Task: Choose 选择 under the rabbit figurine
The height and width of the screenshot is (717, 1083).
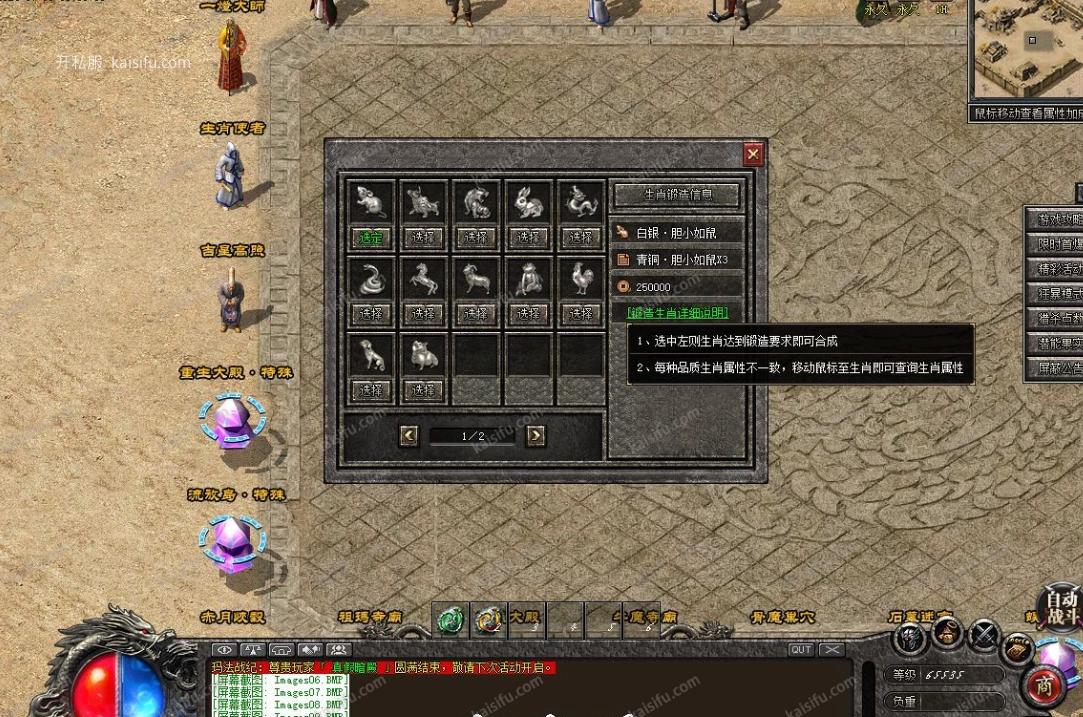Action: point(528,237)
